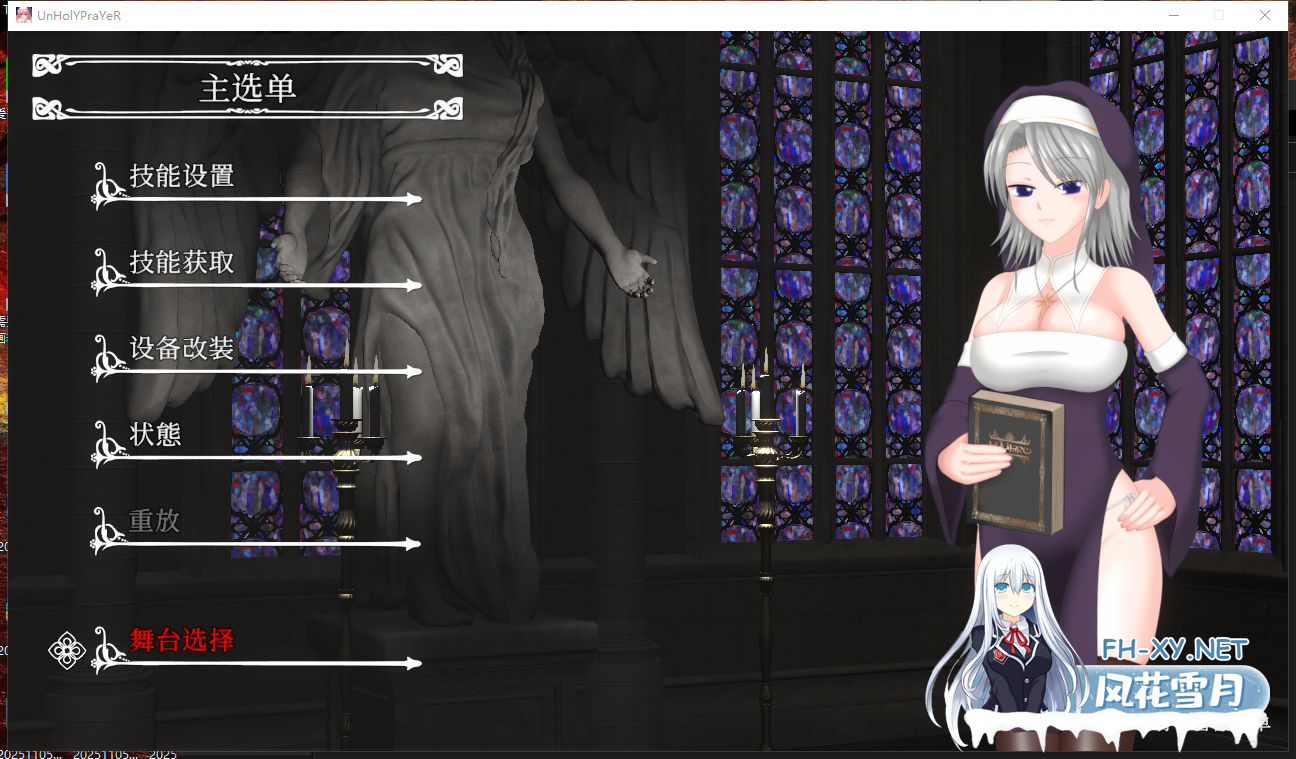Click the UnHolYPraYeR game icon in titlebar
Viewport: 1296px width, 759px height.
coord(23,15)
